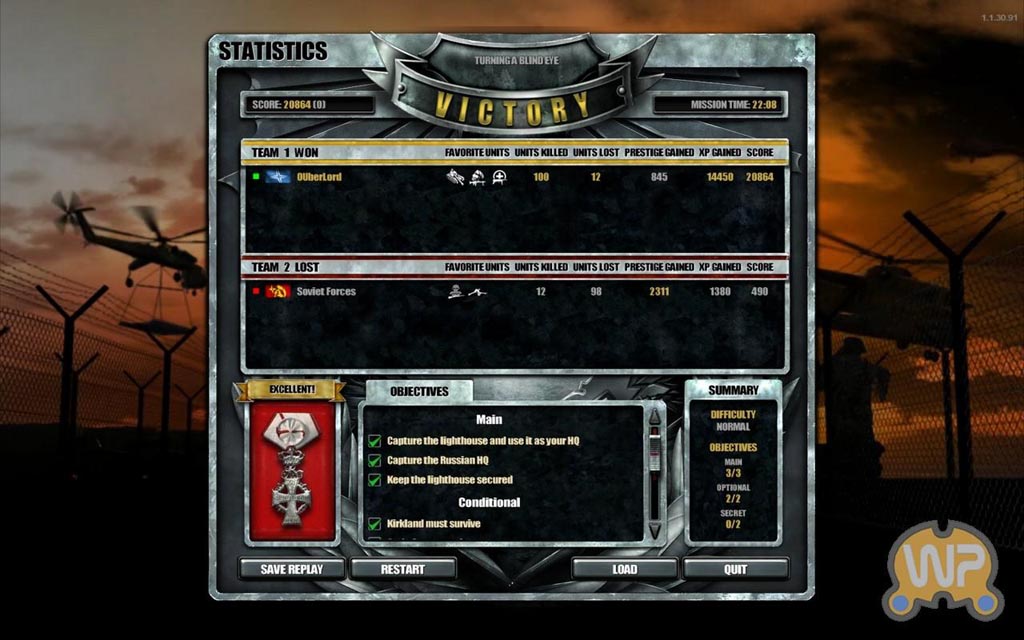Click the Kirkland must survive objective
This screenshot has height=640, width=1024.
[x=433, y=523]
